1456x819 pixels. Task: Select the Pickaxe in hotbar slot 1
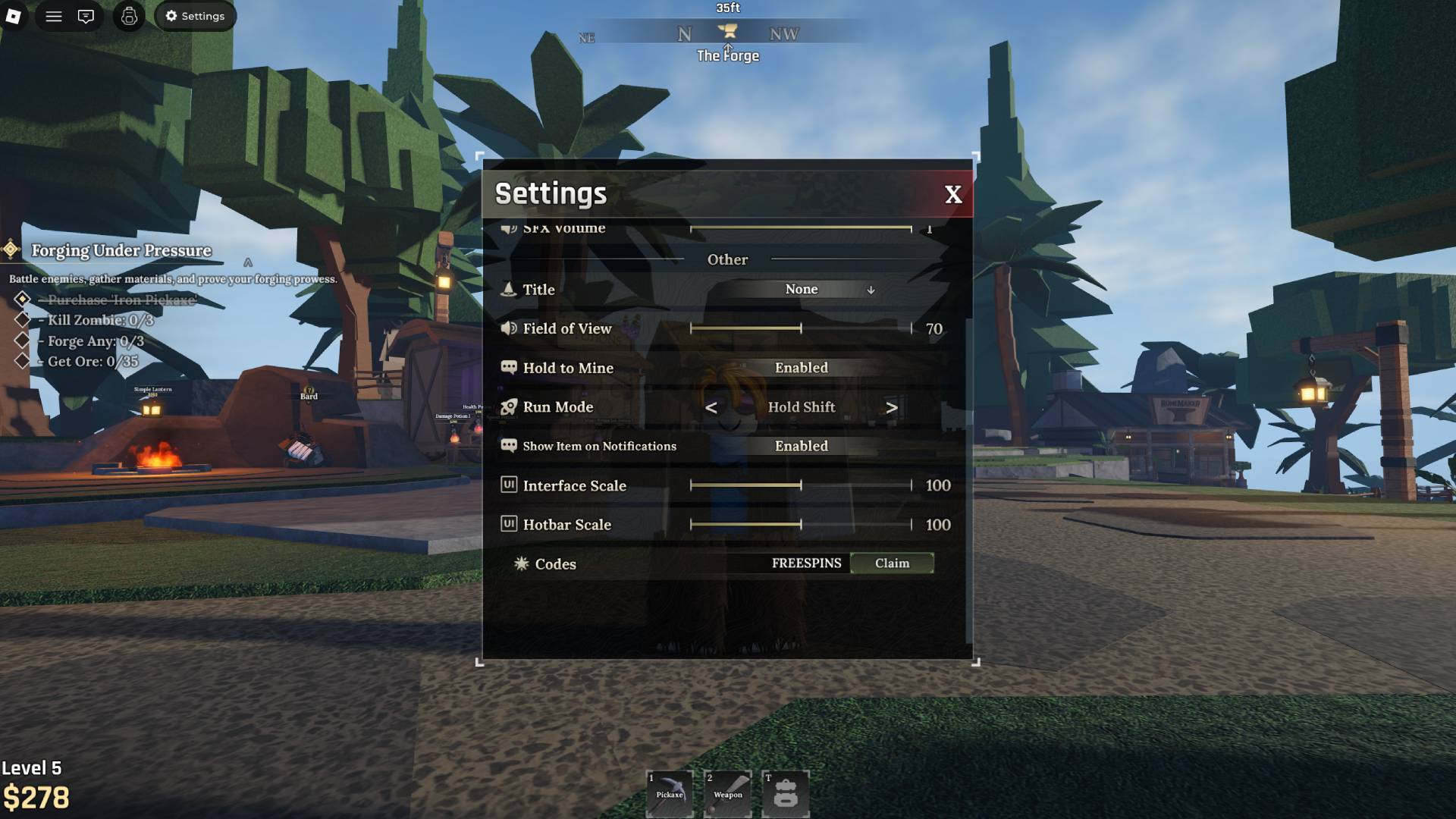point(669,791)
